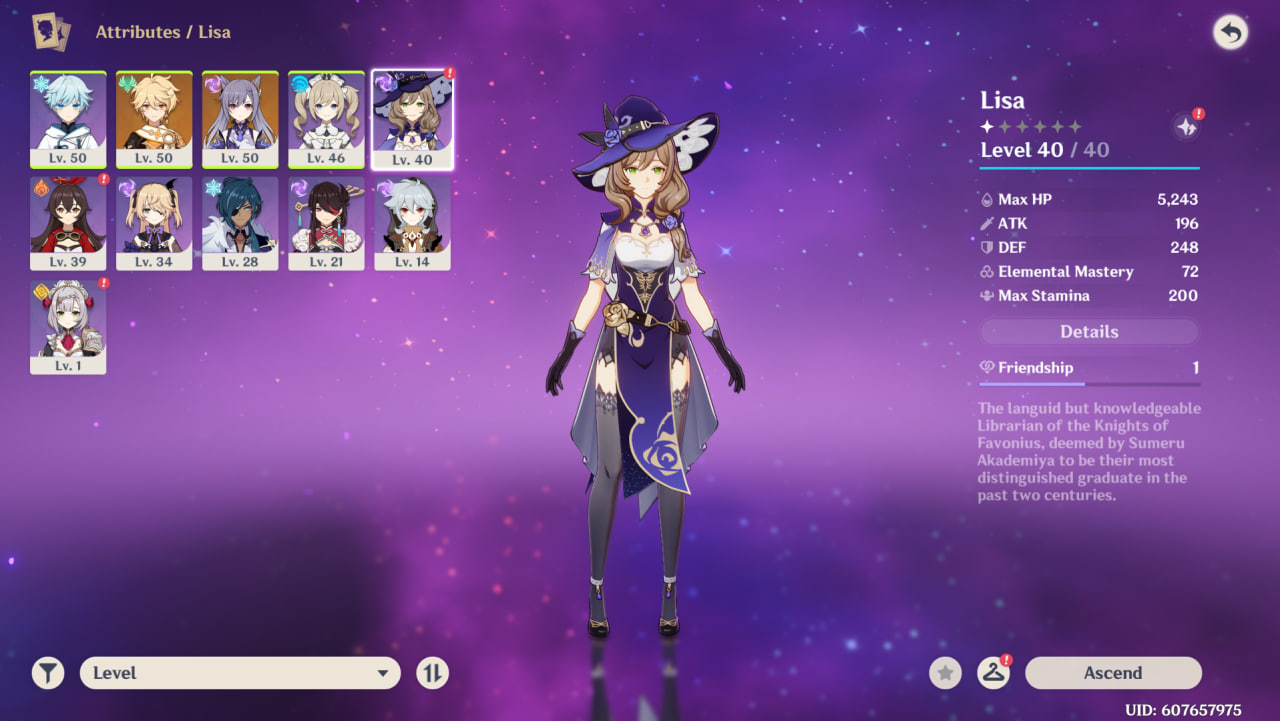
Task: Open the Level sort dropdown
Action: (240, 673)
